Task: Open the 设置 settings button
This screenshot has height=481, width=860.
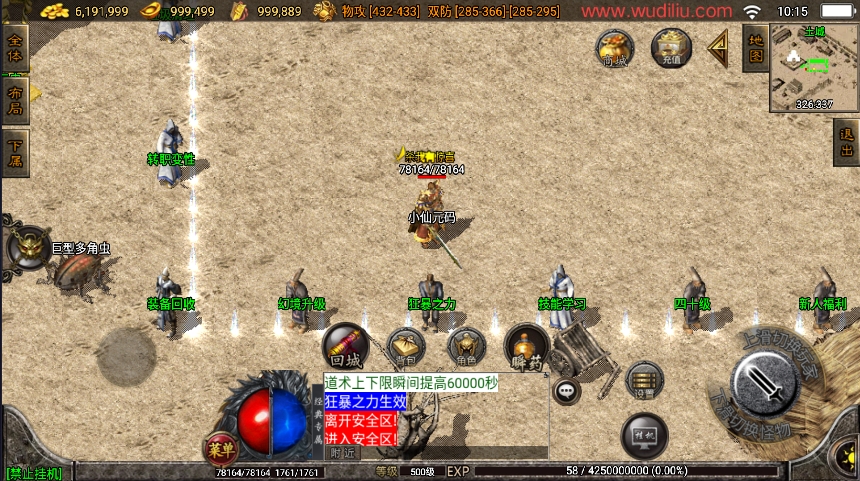Action: [x=644, y=380]
